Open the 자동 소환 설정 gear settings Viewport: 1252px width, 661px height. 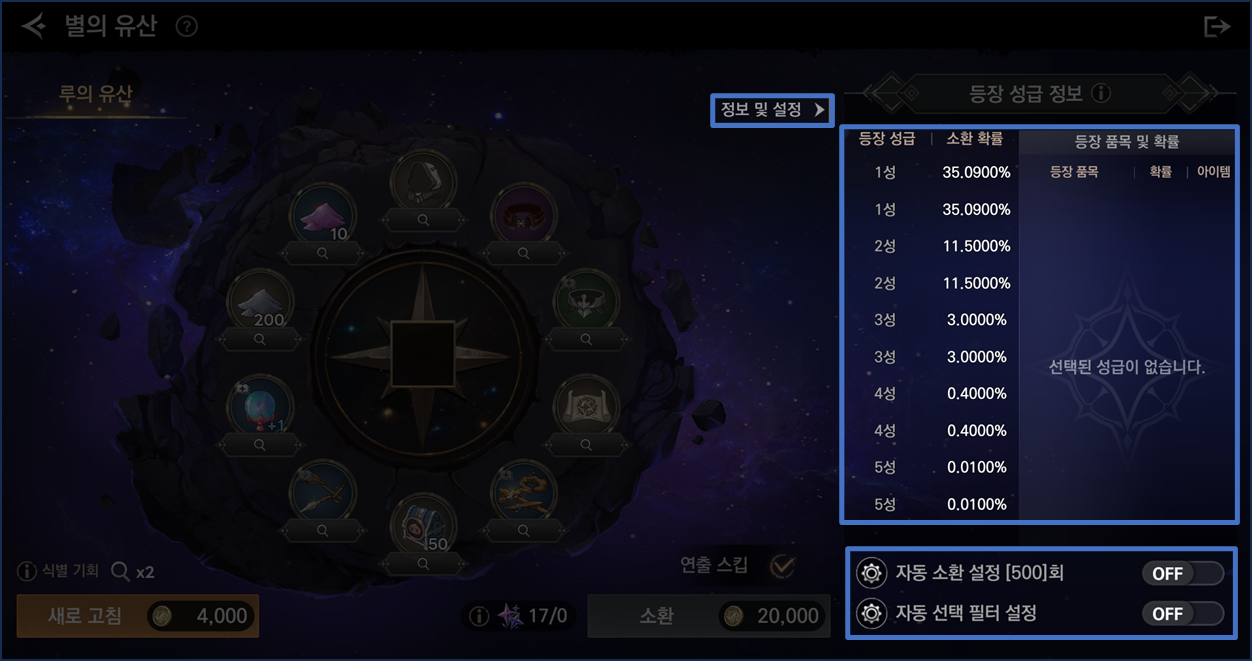click(872, 574)
